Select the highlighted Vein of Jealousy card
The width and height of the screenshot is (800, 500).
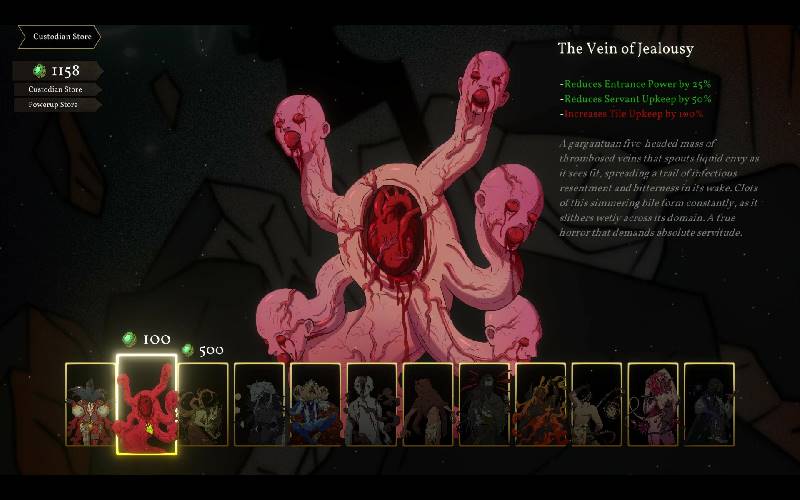(x=147, y=404)
